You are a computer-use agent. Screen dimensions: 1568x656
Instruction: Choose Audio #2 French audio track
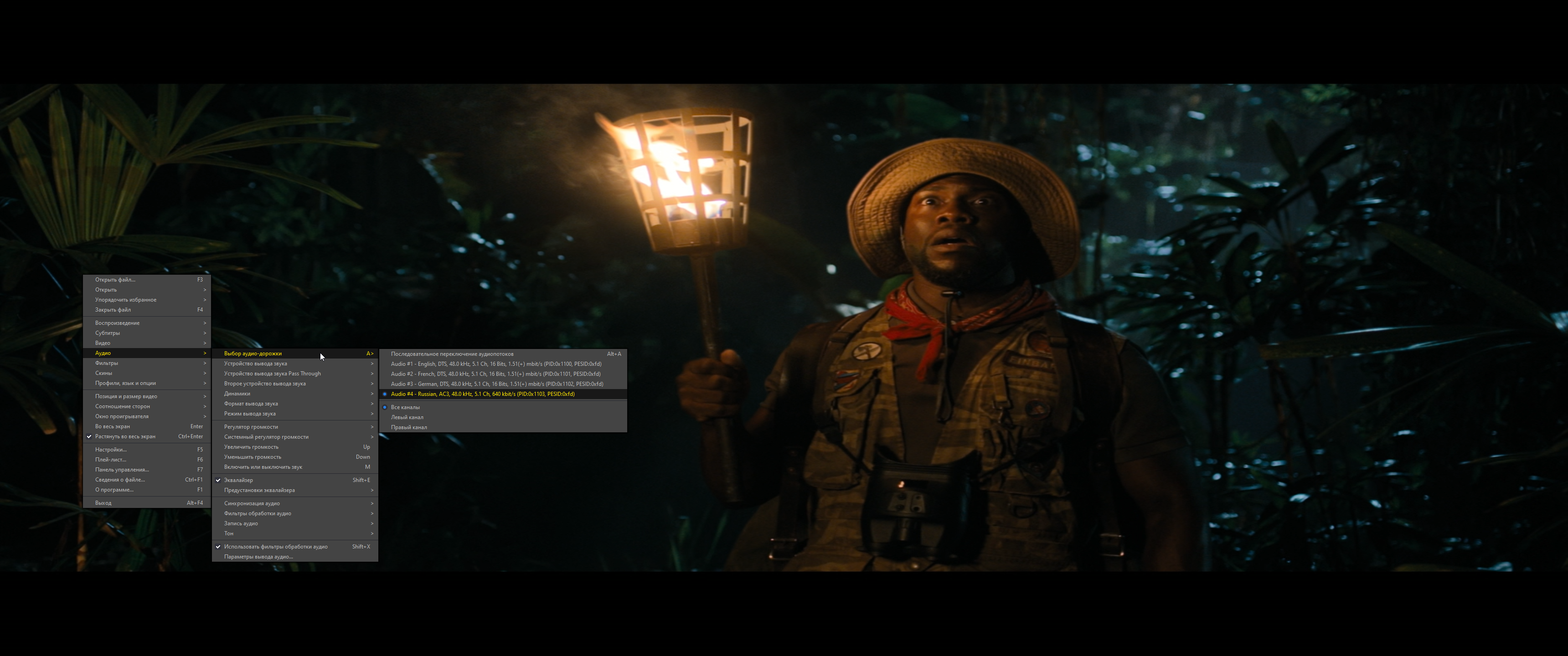pyautogui.click(x=494, y=374)
